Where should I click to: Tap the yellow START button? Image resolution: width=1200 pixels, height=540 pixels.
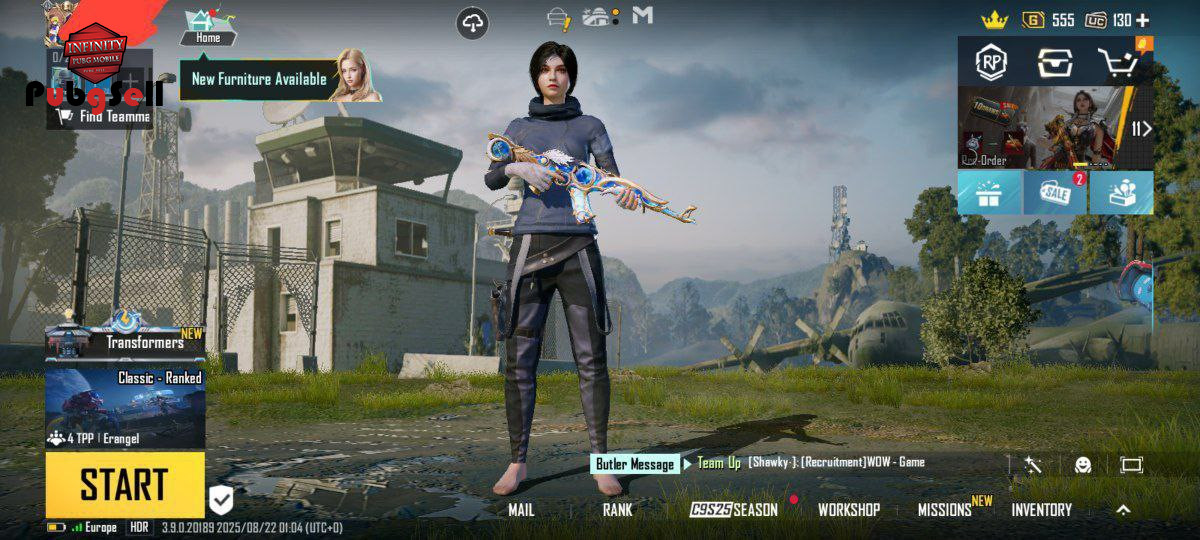(x=124, y=485)
